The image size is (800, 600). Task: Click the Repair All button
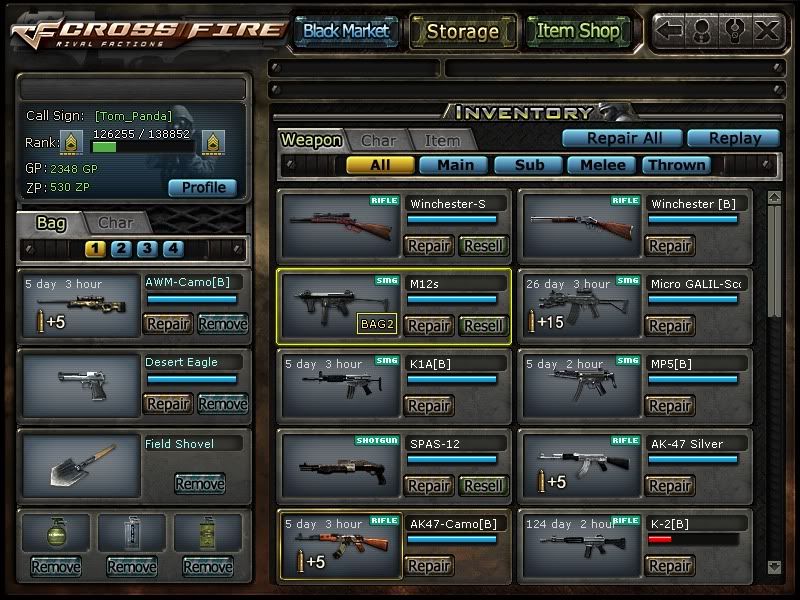click(x=621, y=138)
